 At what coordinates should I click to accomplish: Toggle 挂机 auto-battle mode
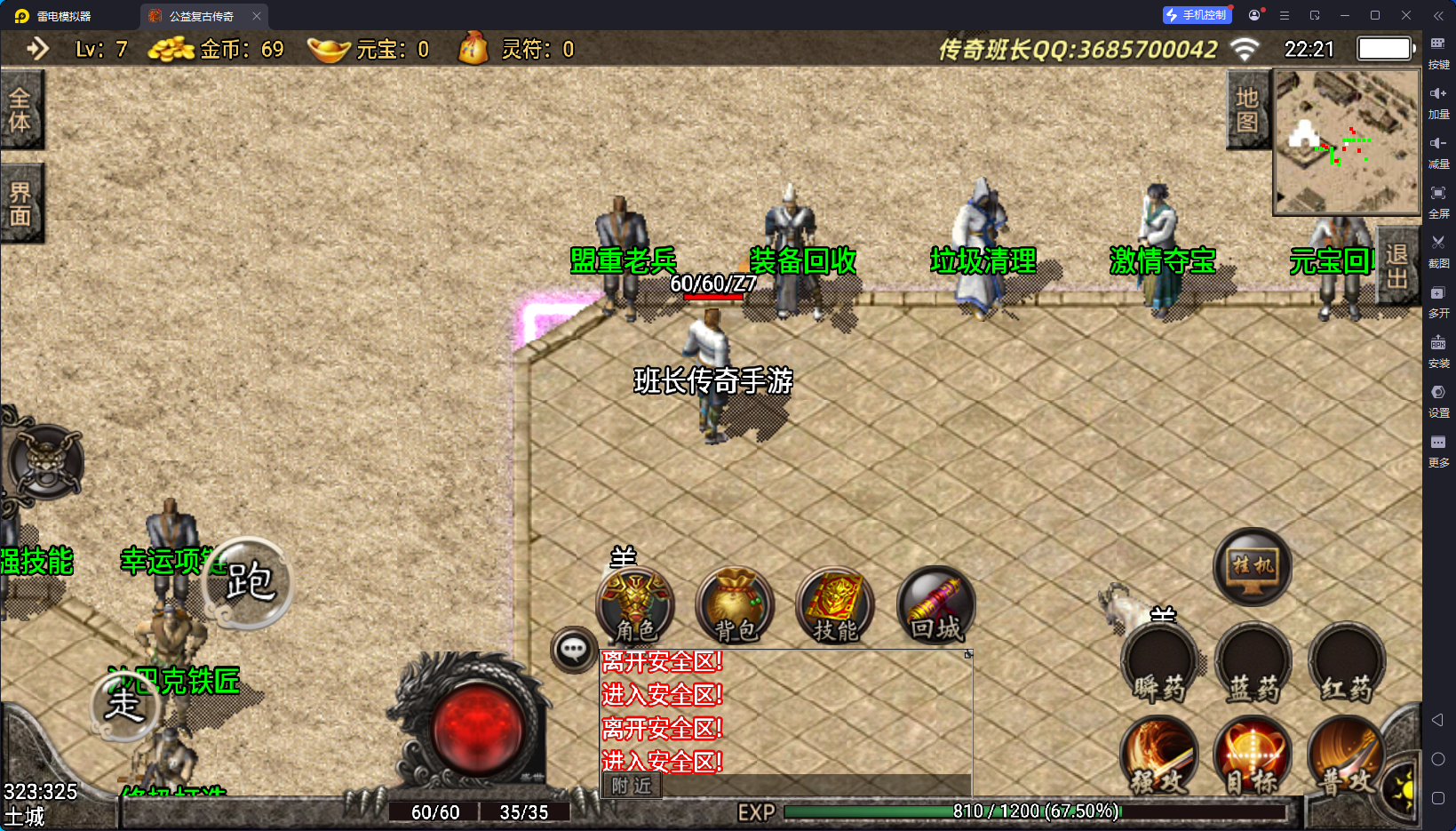click(x=1253, y=566)
